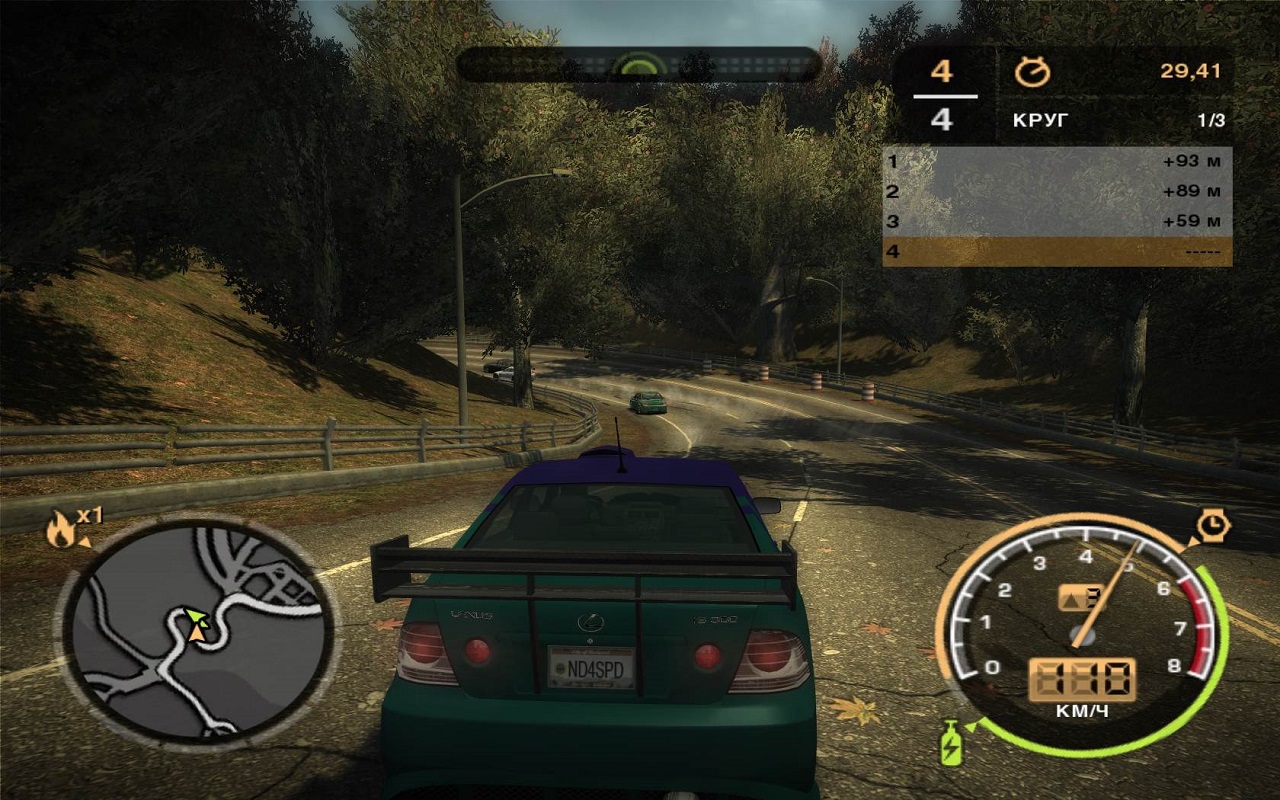1280x800 pixels.
Task: Select the heat level flame icon
Action: (60, 530)
